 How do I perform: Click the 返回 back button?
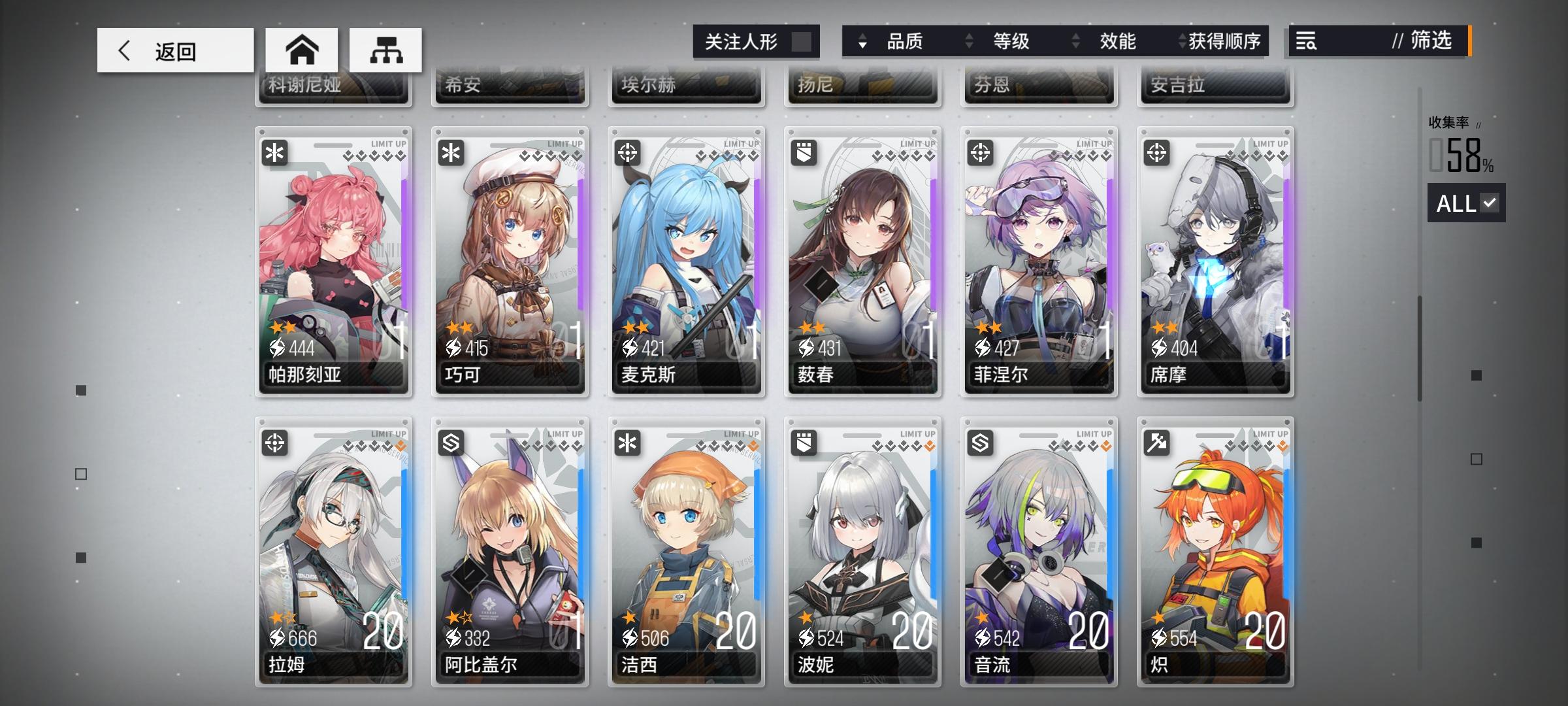pyautogui.click(x=175, y=50)
